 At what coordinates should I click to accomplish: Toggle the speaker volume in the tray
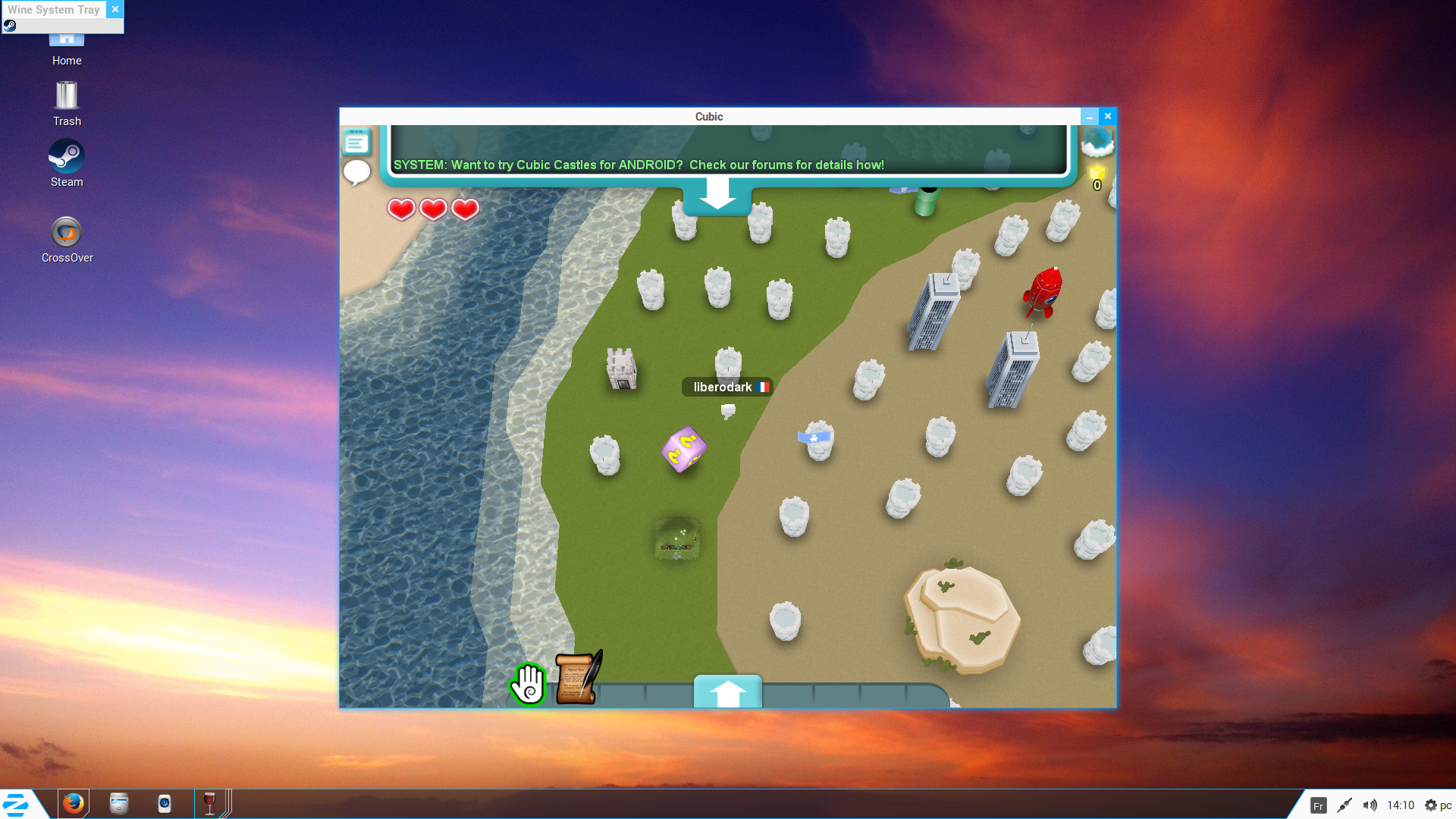pos(1370,805)
